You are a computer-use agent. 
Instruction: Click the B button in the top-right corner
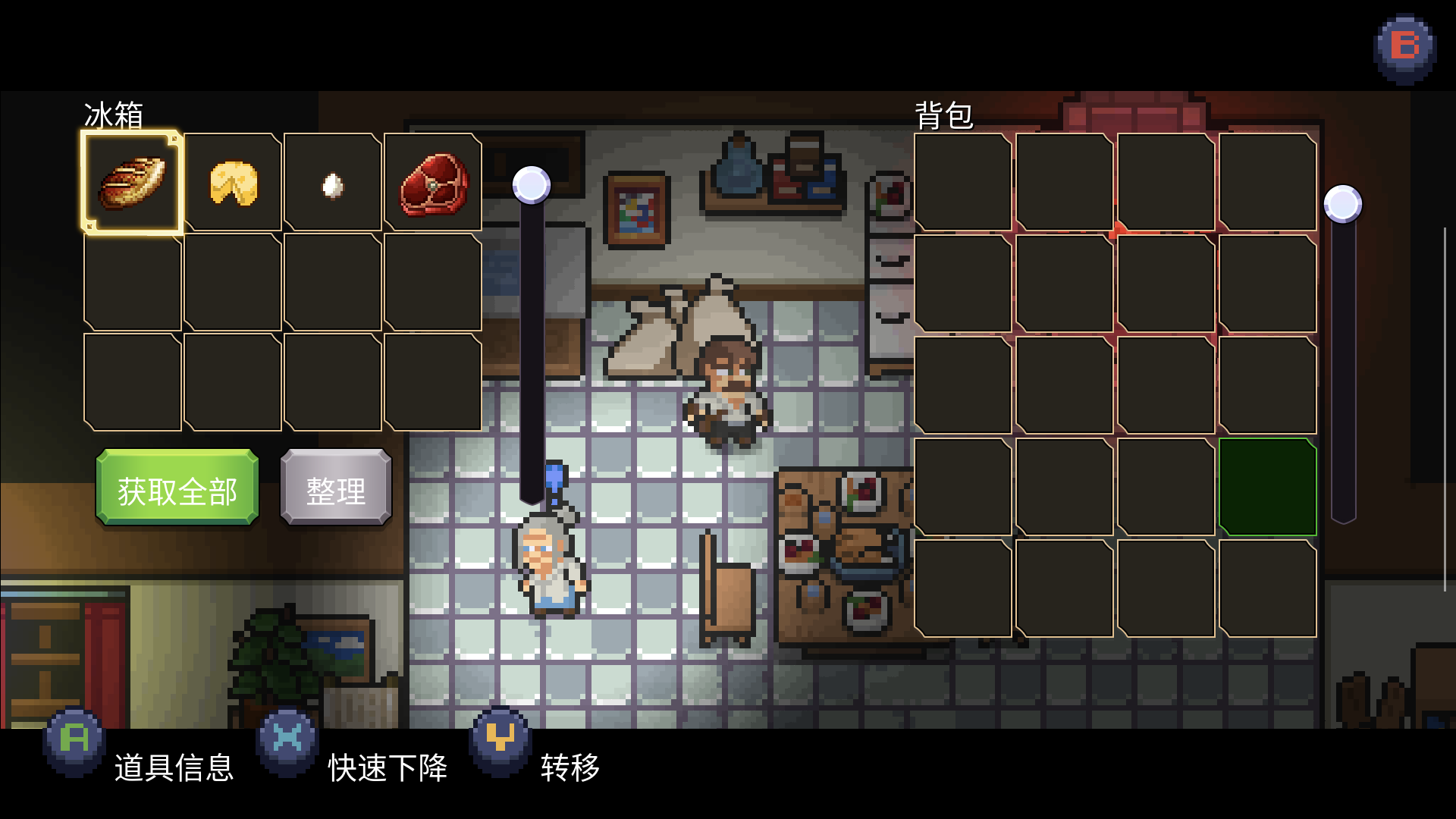coord(1404,47)
